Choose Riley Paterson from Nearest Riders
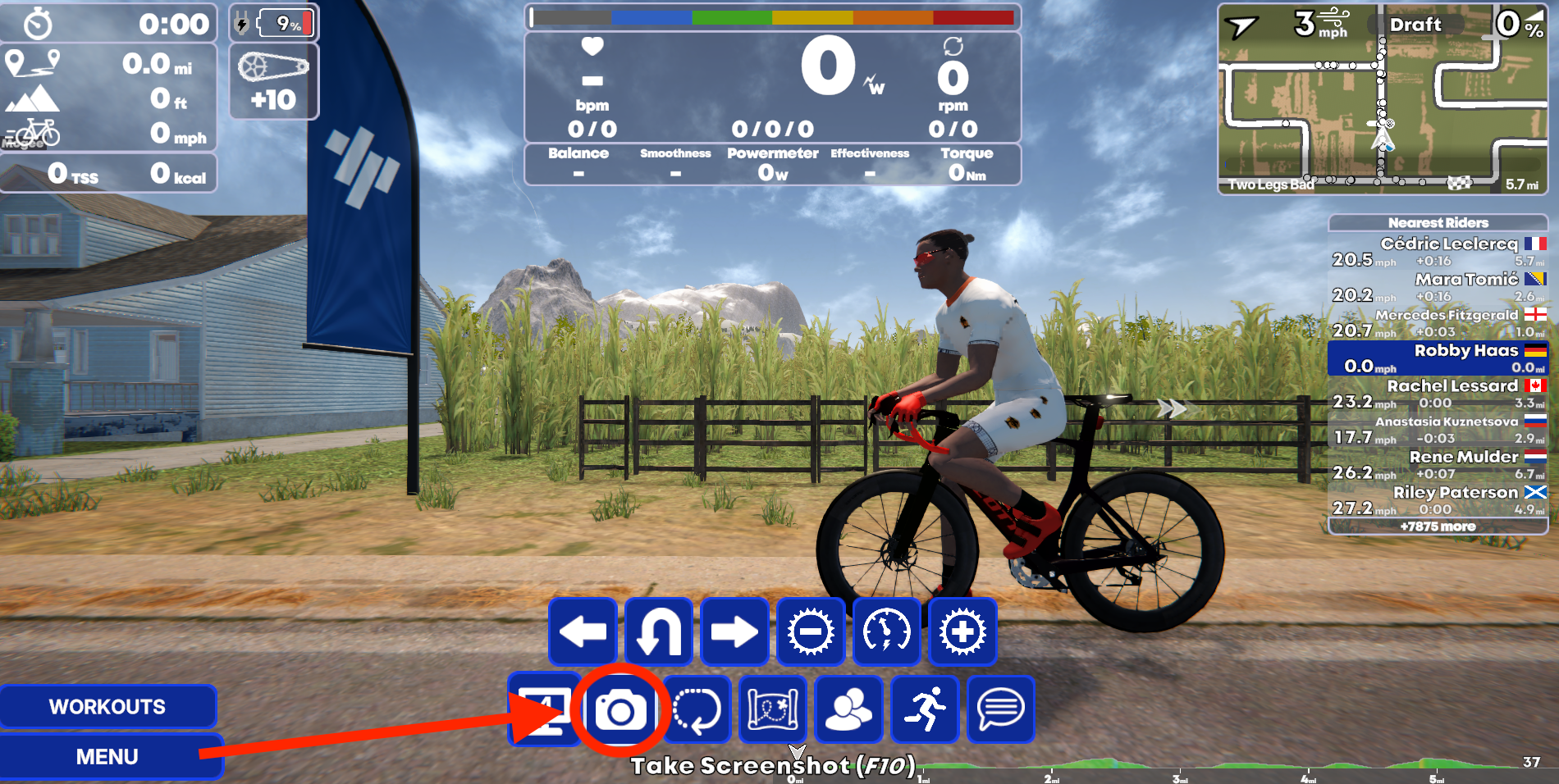1559x784 pixels. point(1438,500)
